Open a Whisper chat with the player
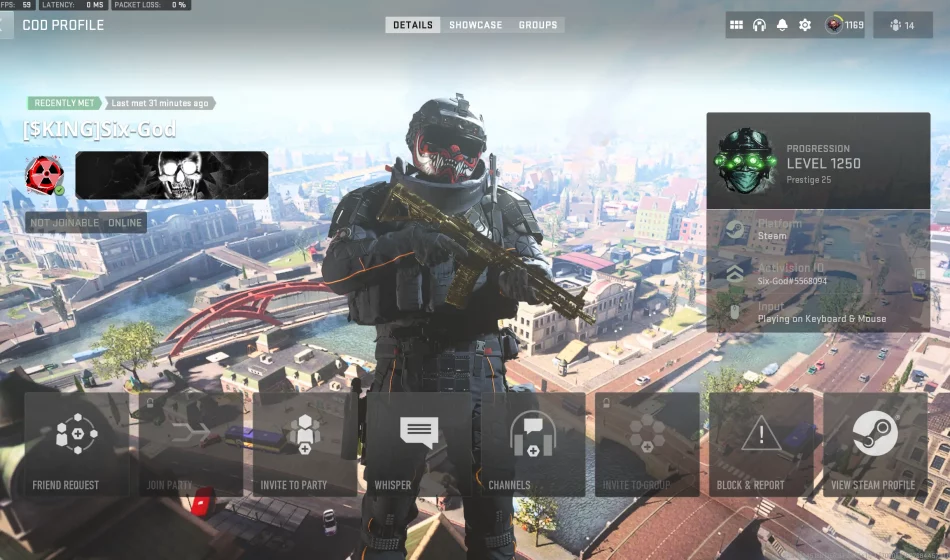 pos(419,444)
